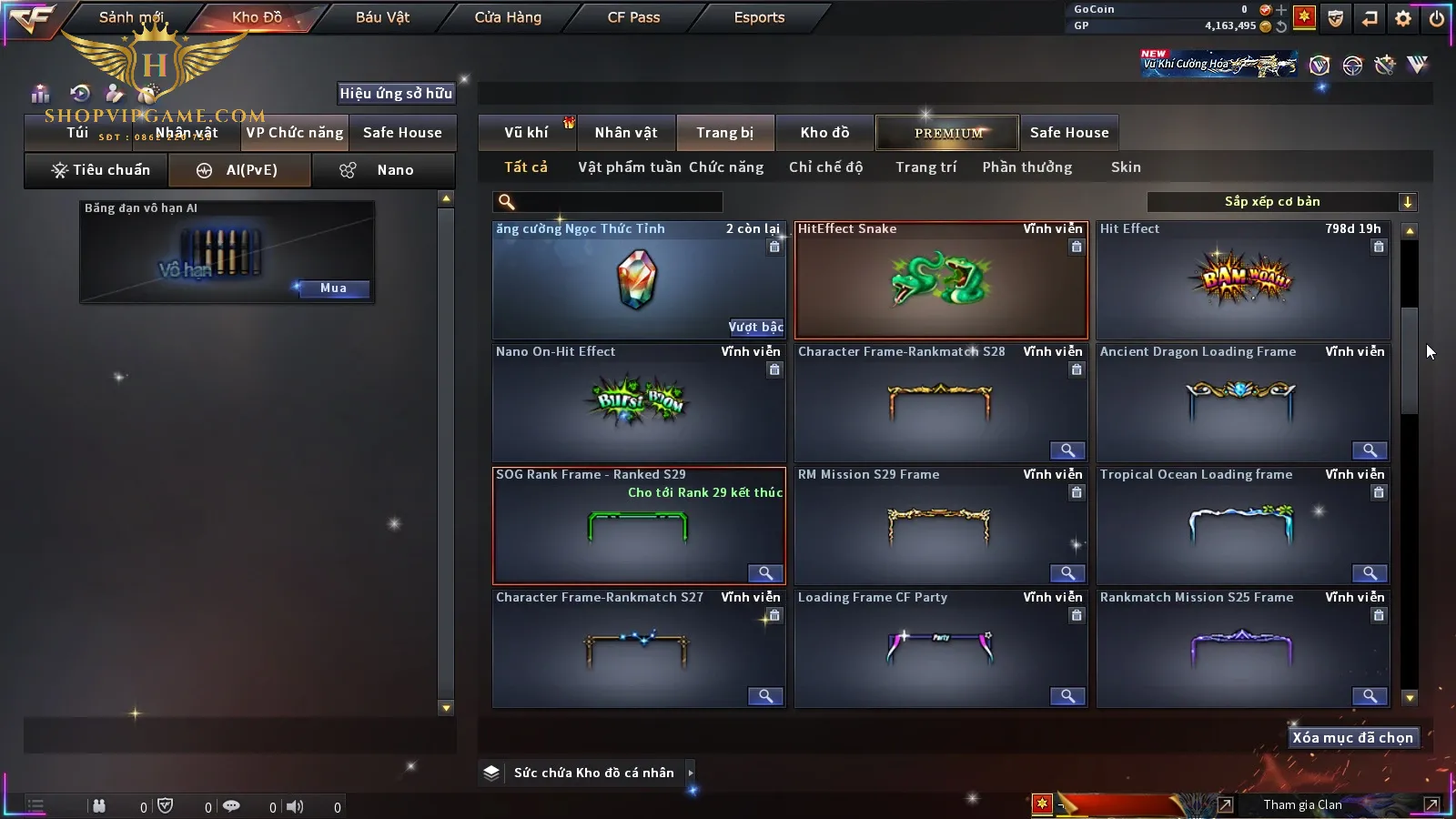Switch to the Vũ khí tab

526,133
